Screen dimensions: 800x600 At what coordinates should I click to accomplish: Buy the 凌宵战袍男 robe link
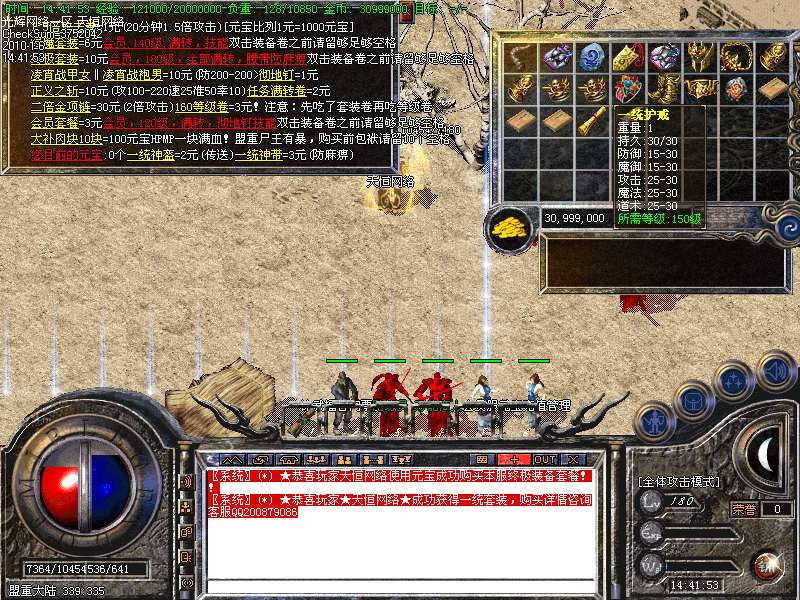coord(130,75)
